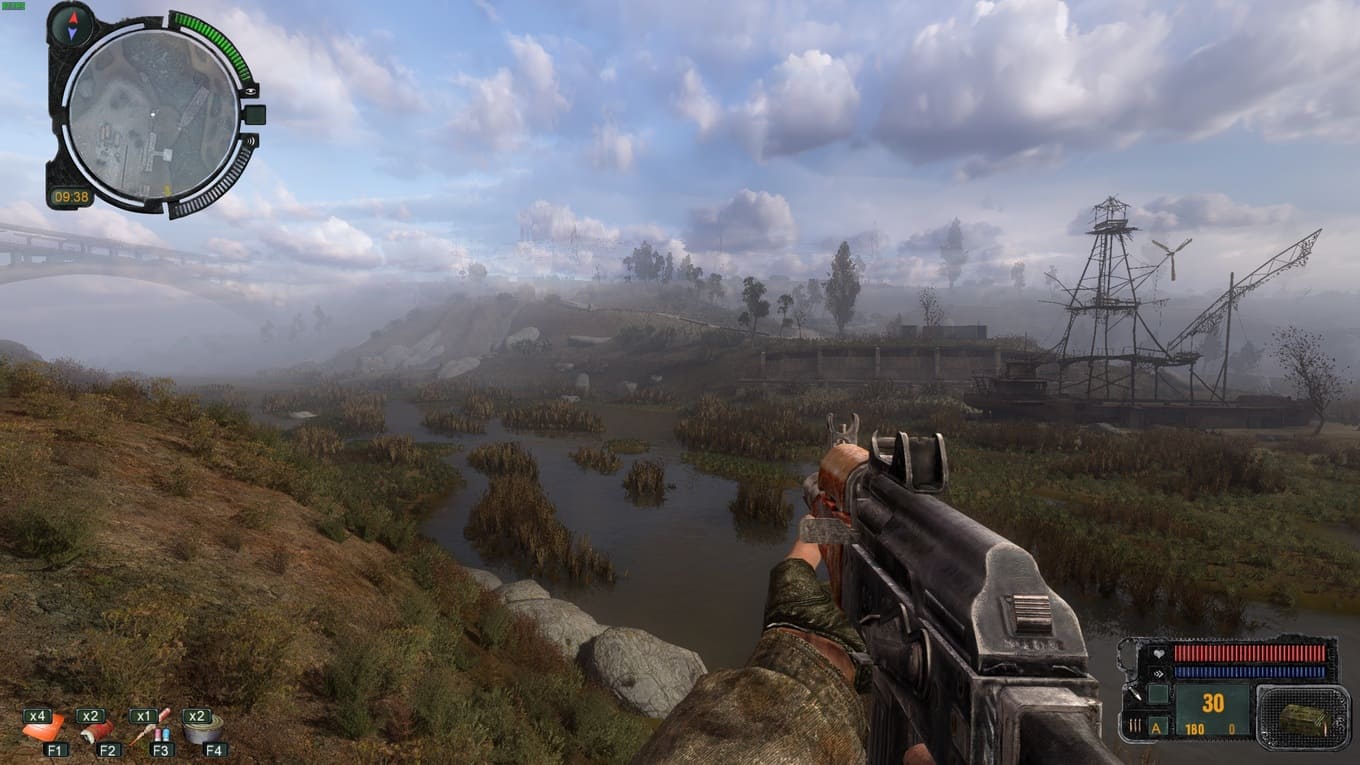This screenshot has width=1360, height=765.
Task: Select the red bandage quick slot
Action: point(97,731)
